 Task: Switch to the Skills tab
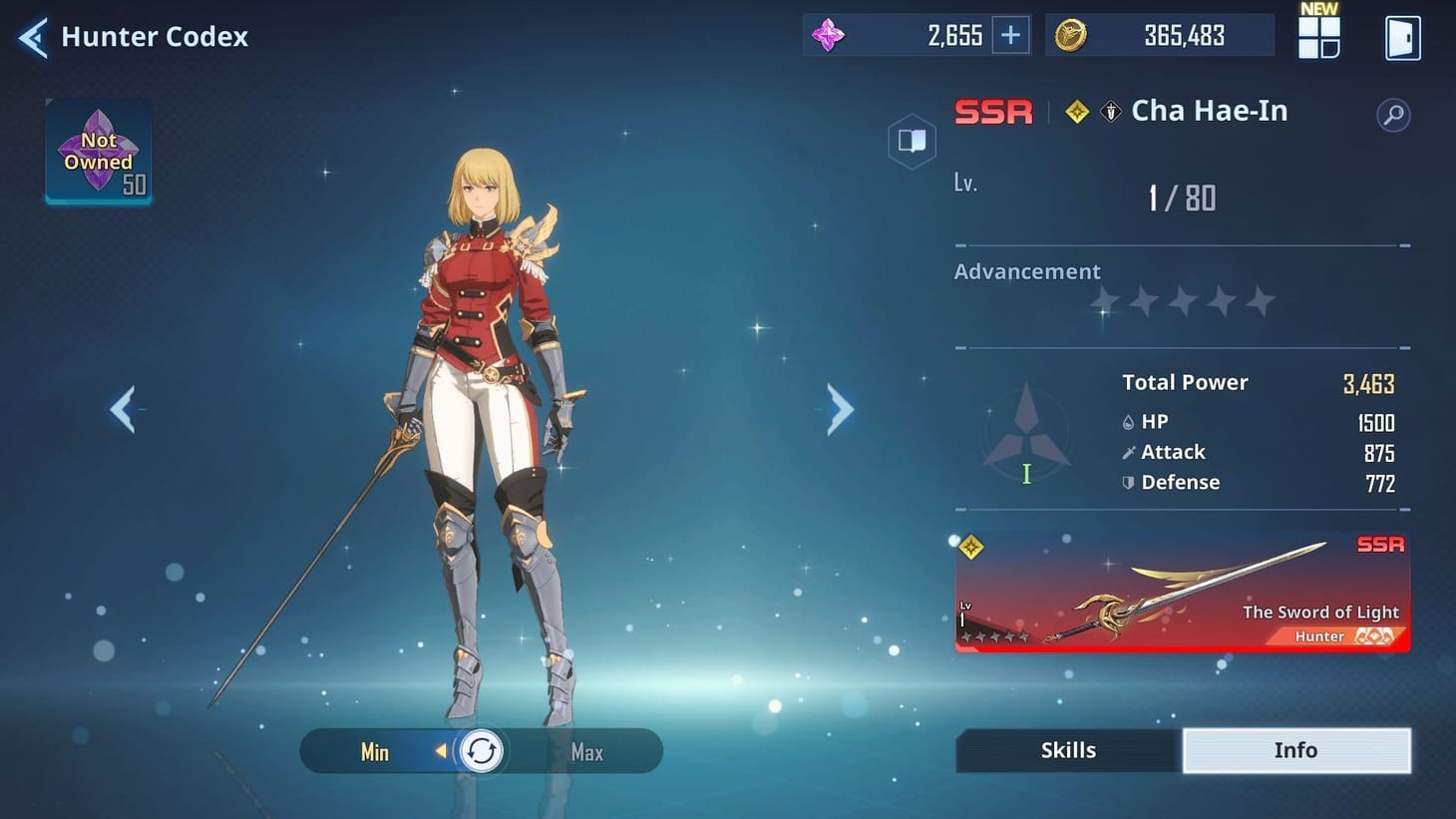pyautogui.click(x=1067, y=749)
